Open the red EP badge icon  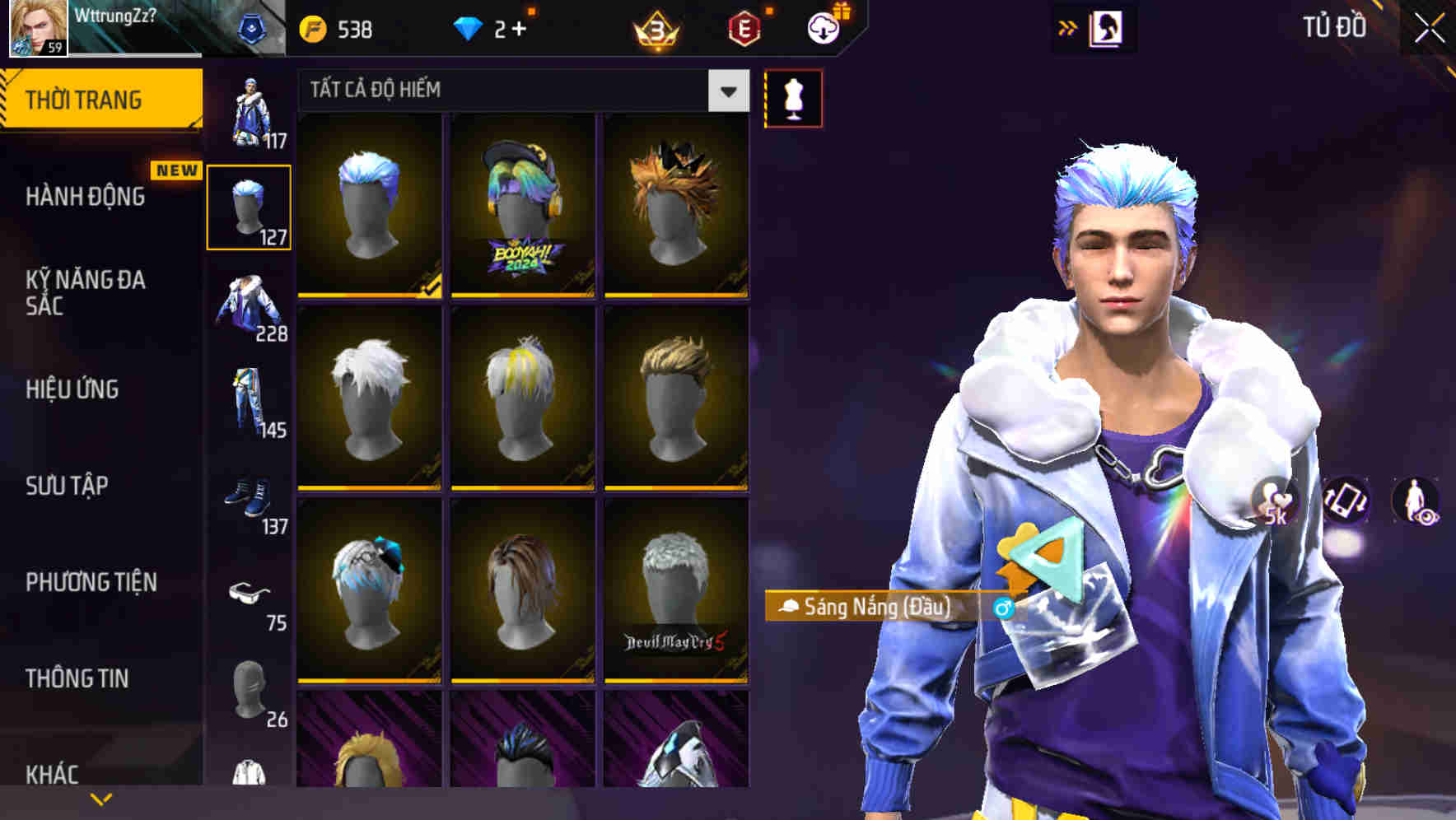(745, 27)
